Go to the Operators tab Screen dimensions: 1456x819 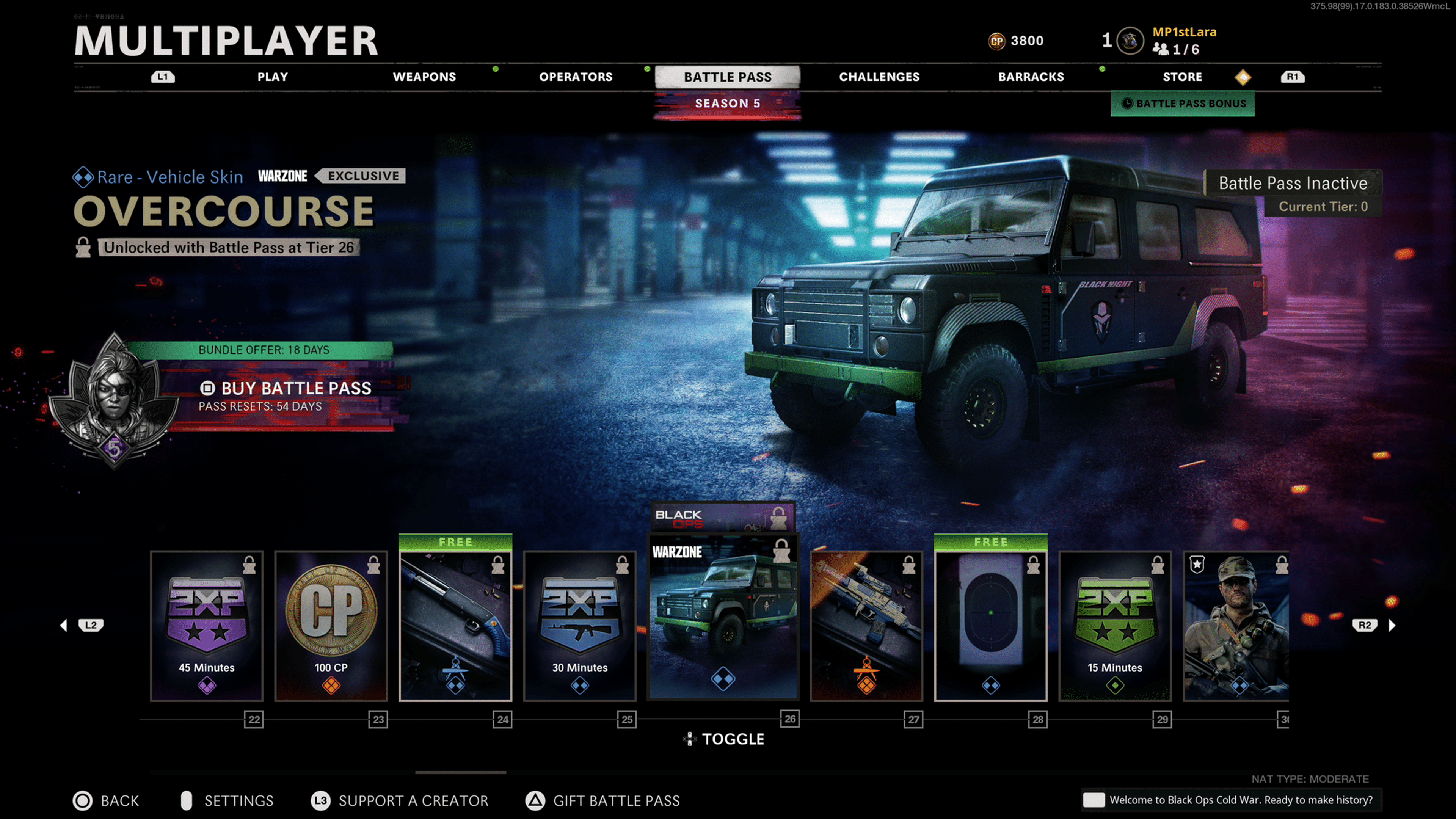(x=576, y=77)
